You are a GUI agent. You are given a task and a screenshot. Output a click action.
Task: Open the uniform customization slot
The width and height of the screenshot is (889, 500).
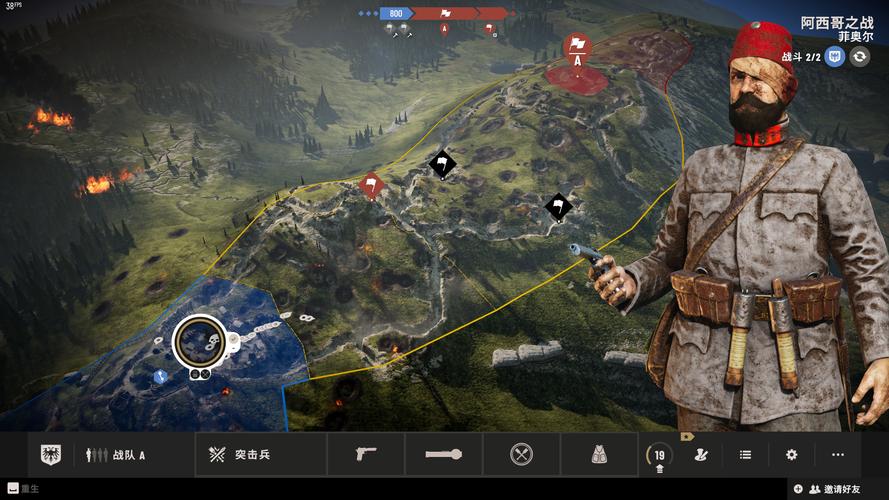click(x=598, y=455)
